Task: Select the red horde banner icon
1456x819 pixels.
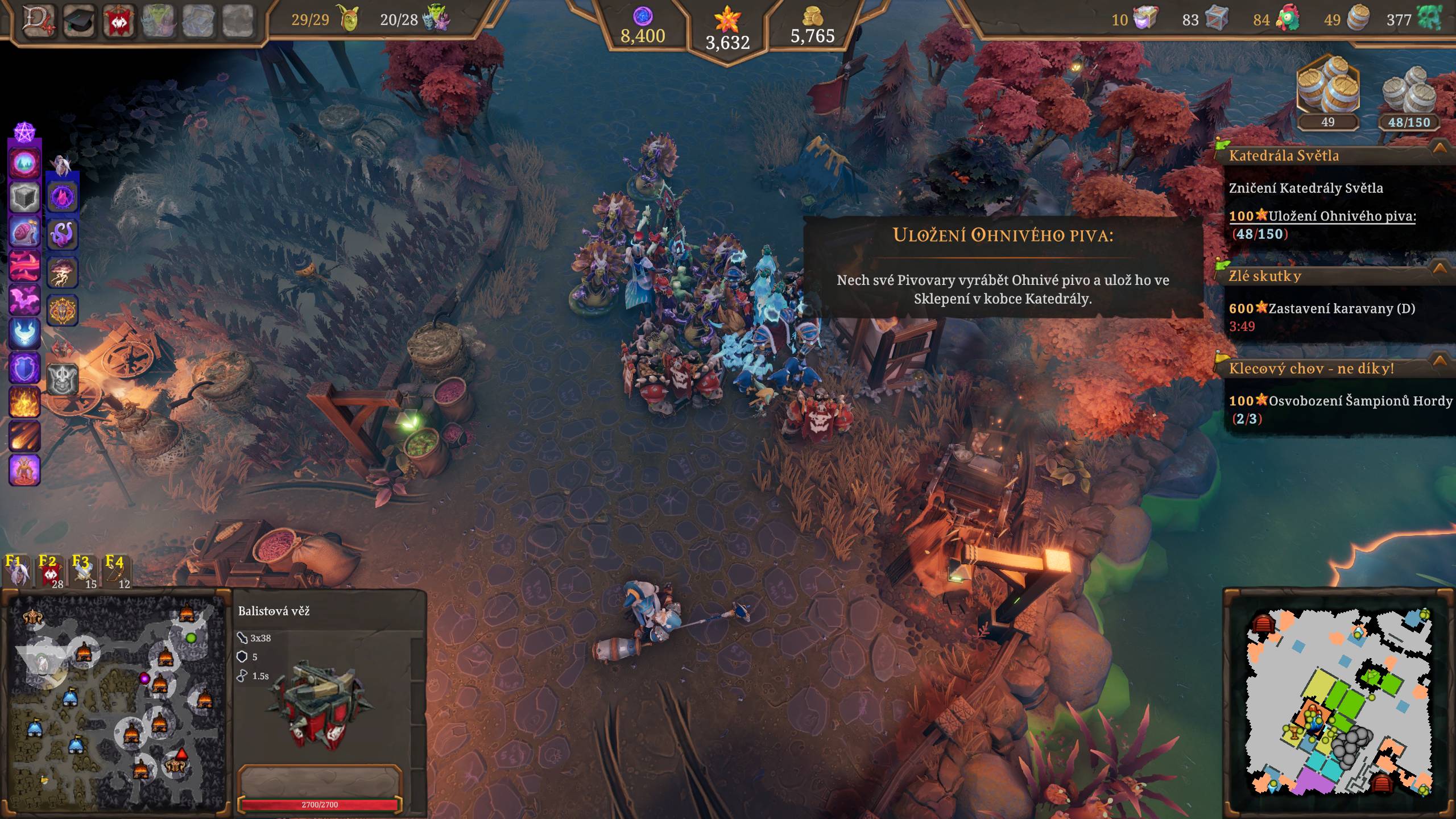Action: (x=119, y=20)
